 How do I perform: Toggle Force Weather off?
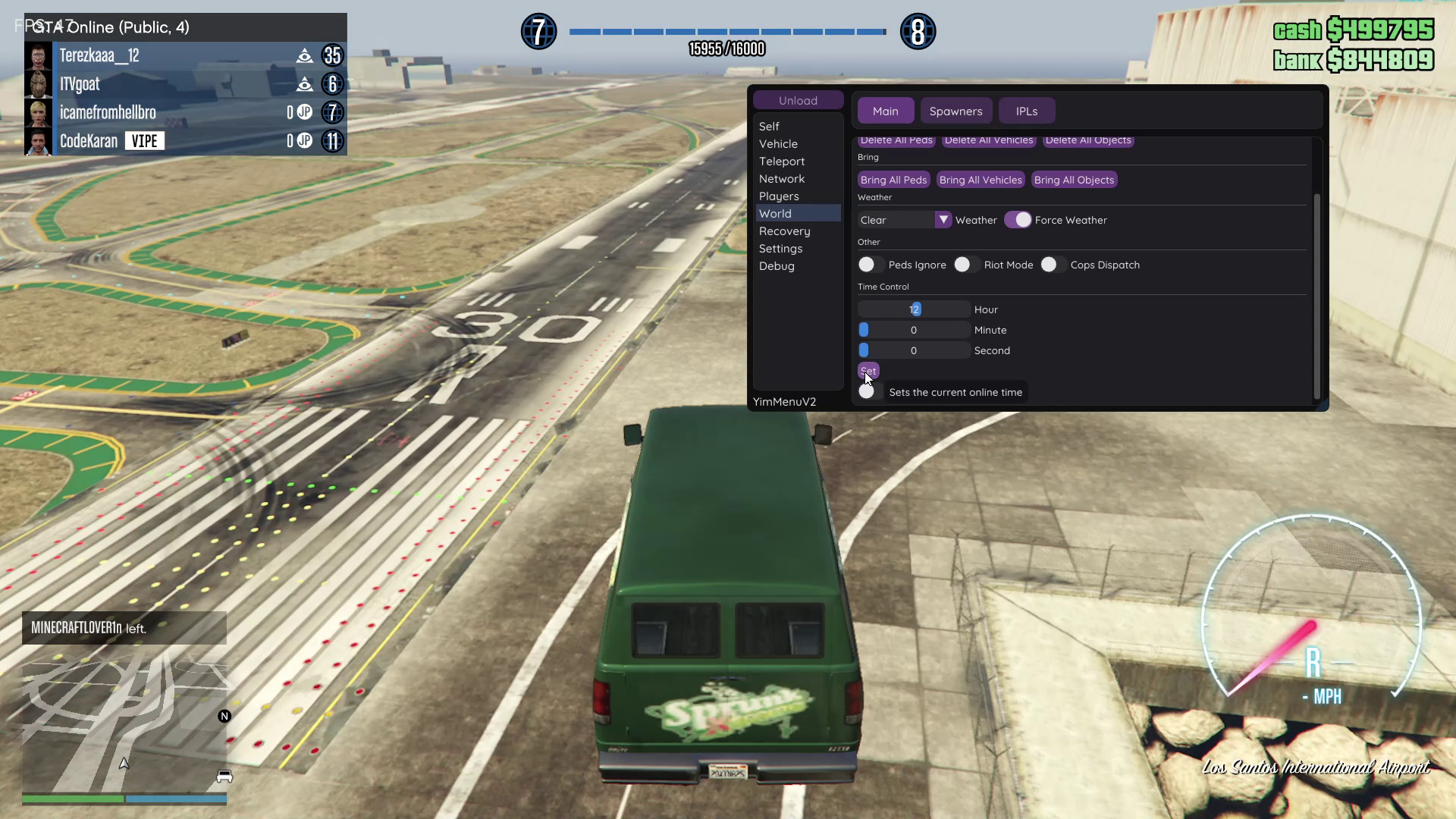pos(1018,220)
